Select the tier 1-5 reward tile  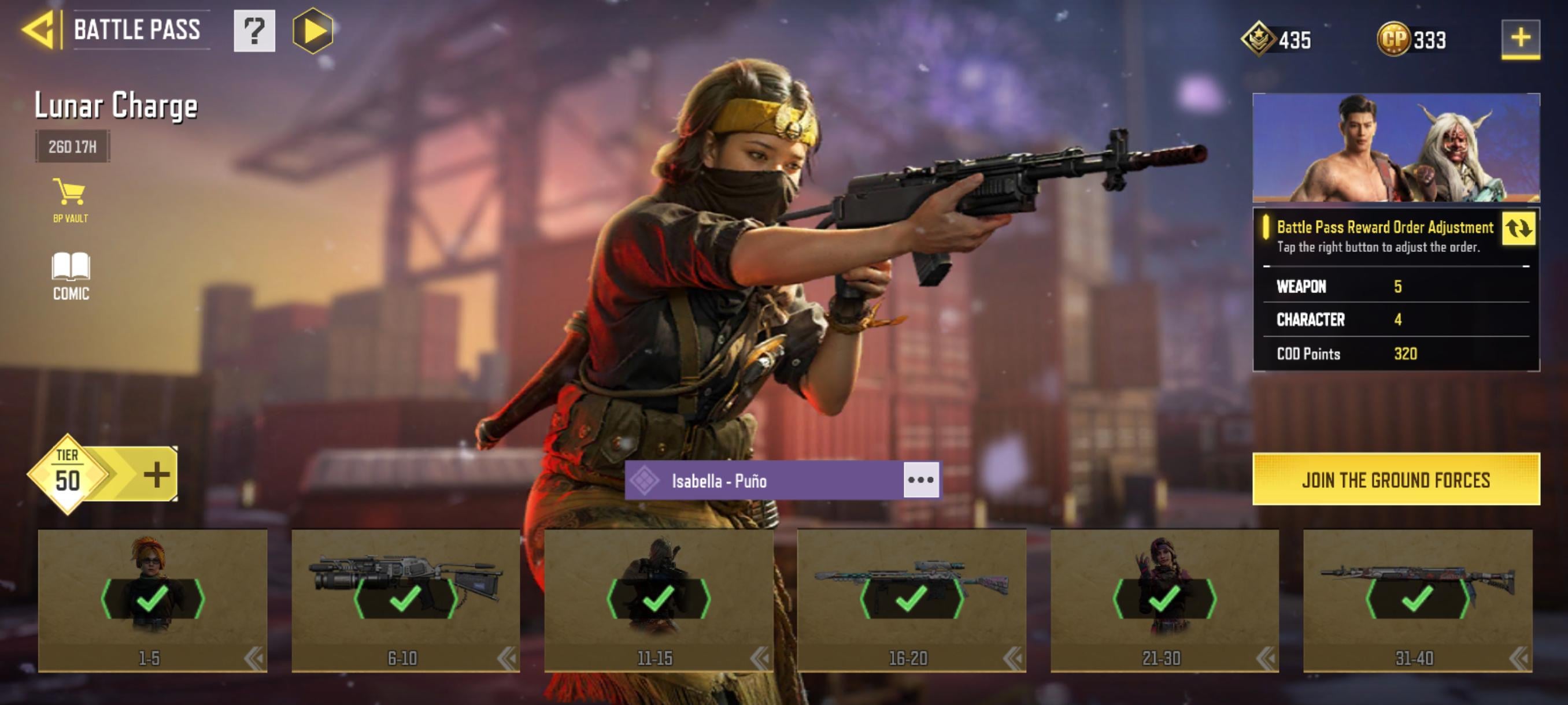pyautogui.click(x=152, y=599)
